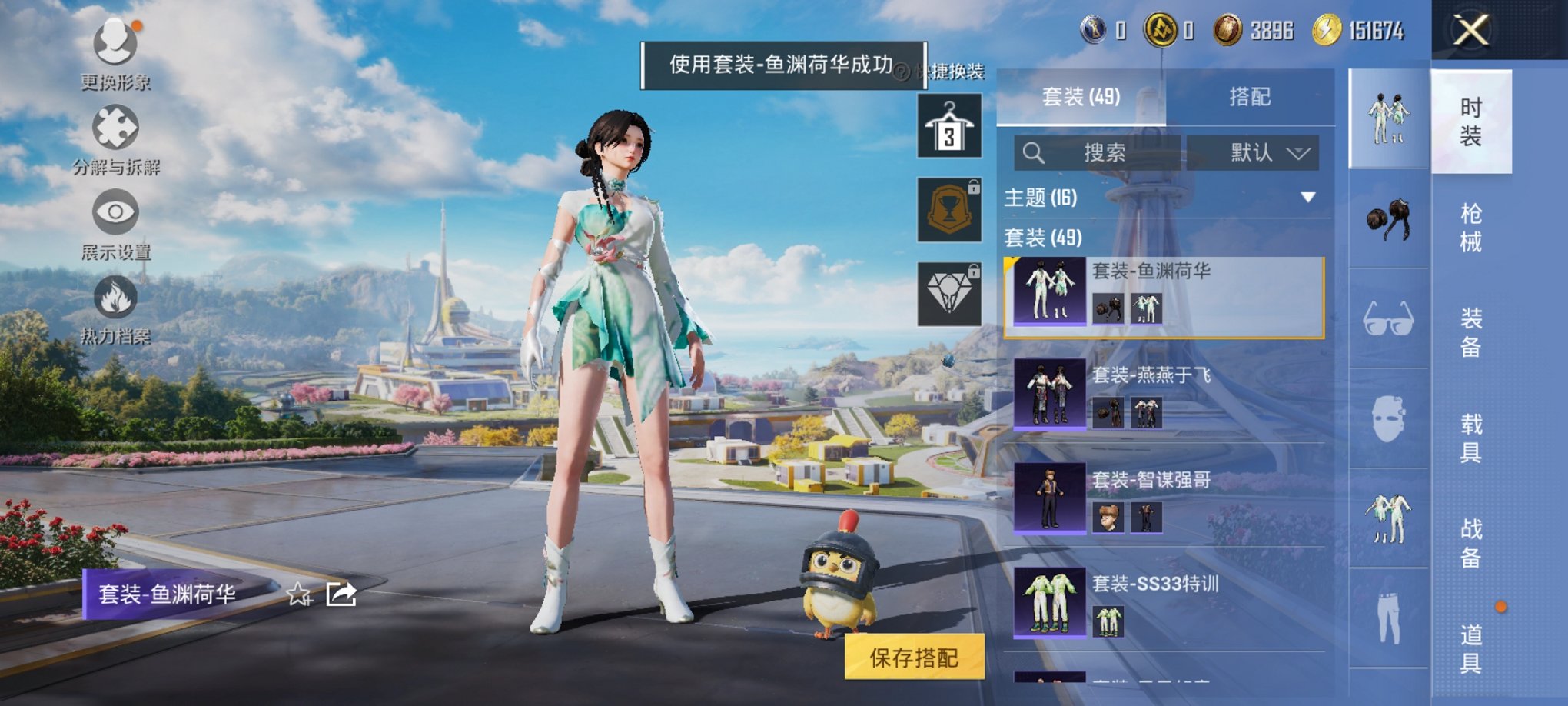Favorite the outfit with the star icon
The image size is (1568, 706).
tap(298, 594)
